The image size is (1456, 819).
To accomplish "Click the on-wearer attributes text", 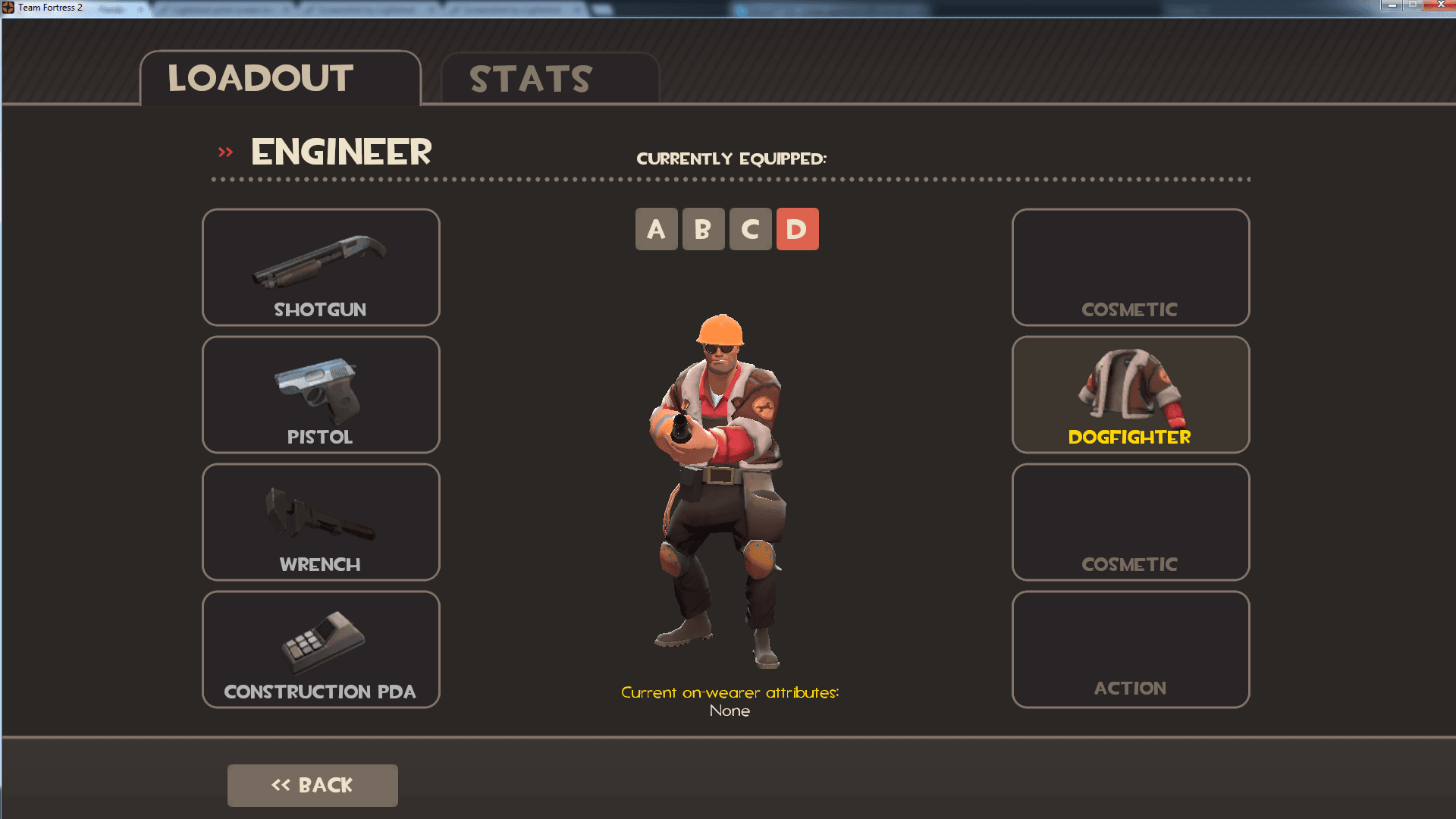I will [730, 692].
